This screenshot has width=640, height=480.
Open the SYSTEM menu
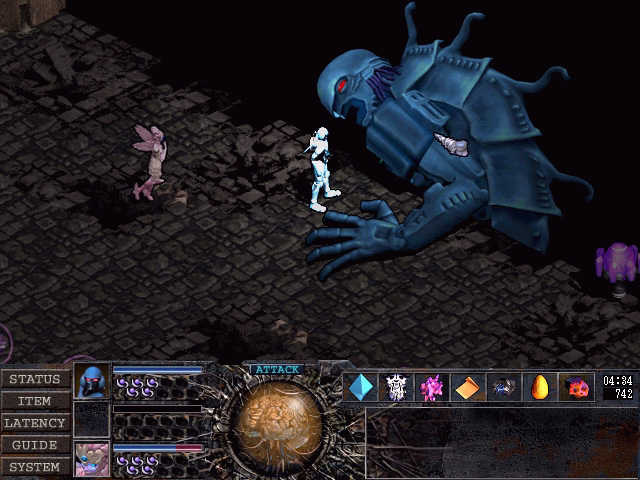(x=35, y=467)
